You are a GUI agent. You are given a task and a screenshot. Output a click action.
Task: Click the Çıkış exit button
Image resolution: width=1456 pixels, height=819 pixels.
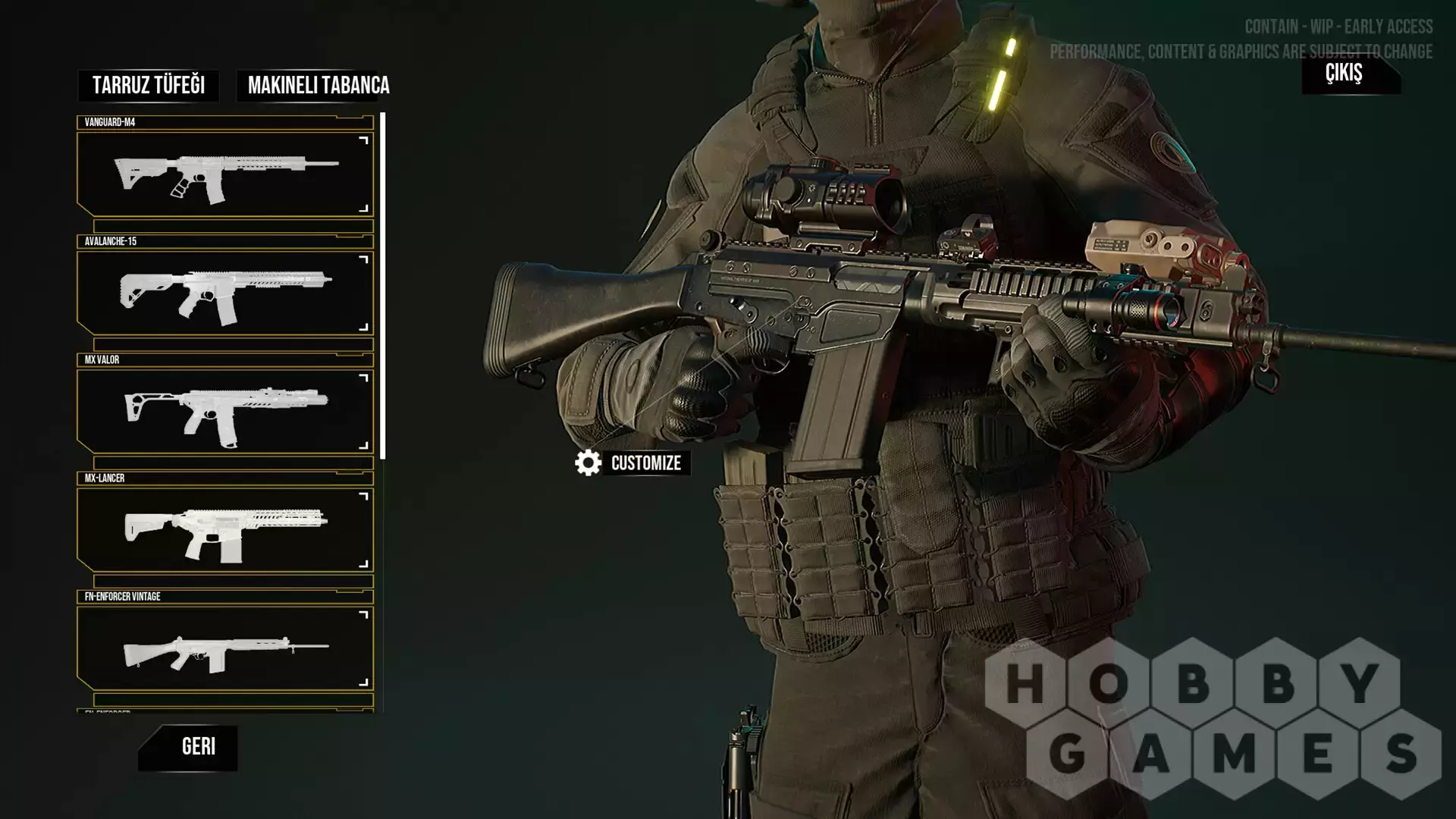[1346, 74]
